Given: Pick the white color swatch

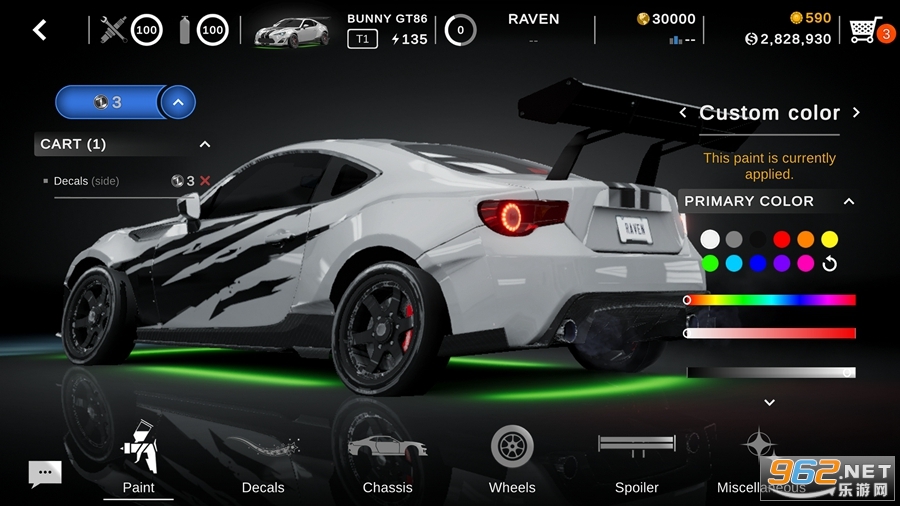Looking at the screenshot, I should [x=710, y=239].
